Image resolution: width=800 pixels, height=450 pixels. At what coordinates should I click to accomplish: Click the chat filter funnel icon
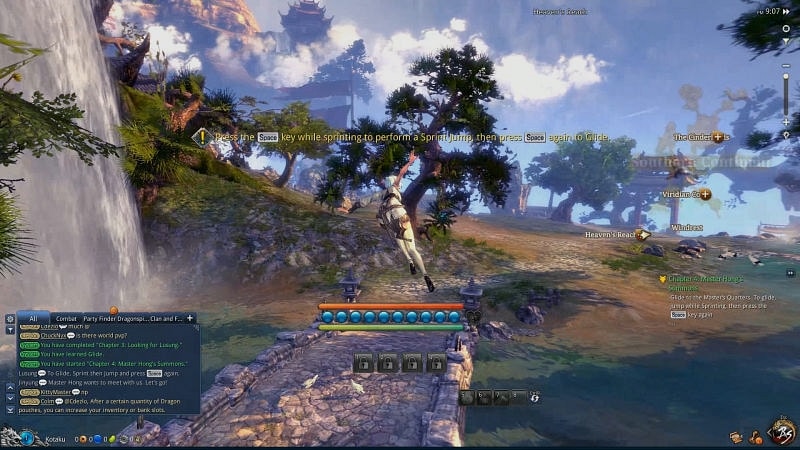(10, 329)
